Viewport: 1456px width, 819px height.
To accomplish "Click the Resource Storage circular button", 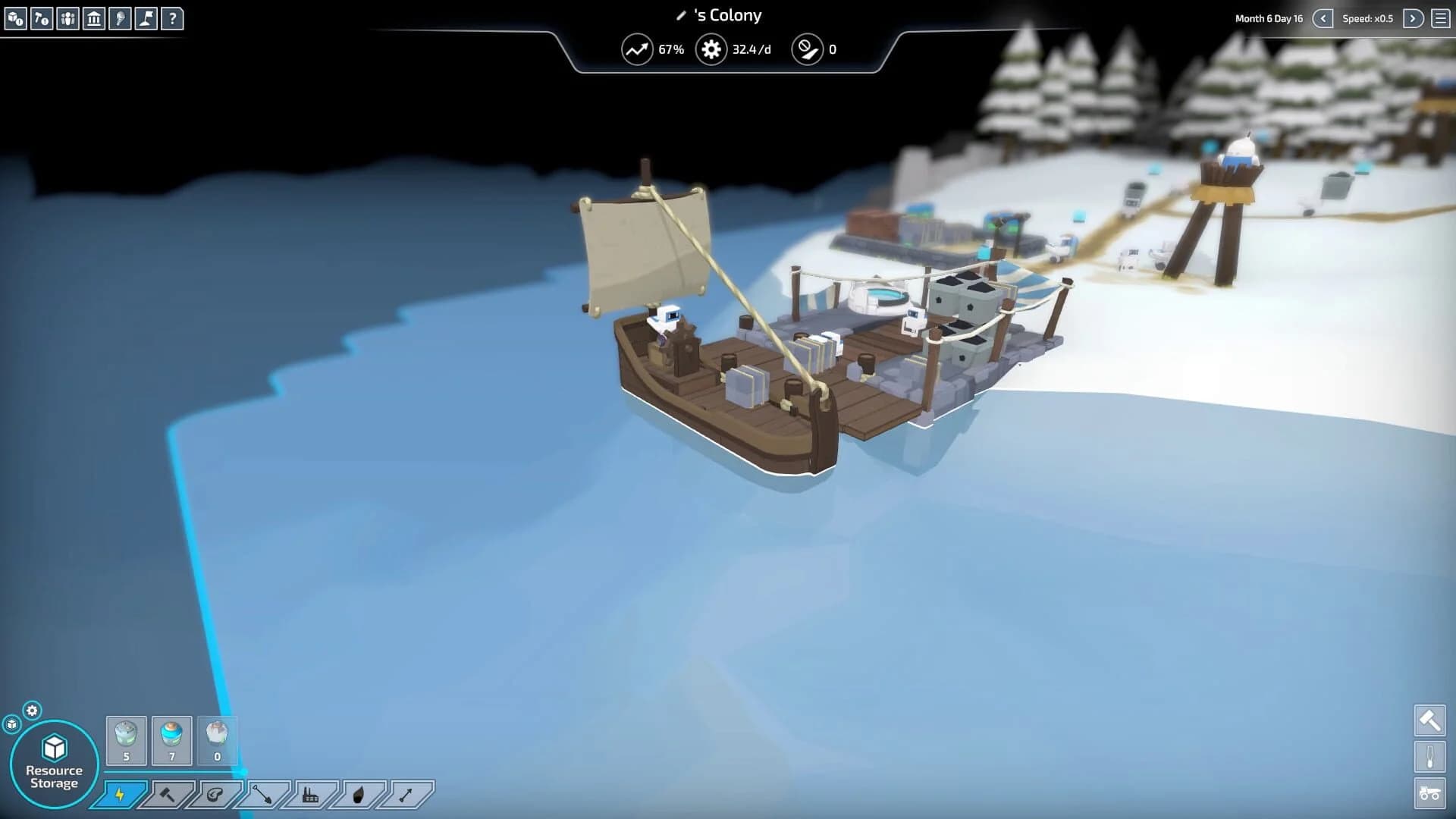I will point(52,758).
